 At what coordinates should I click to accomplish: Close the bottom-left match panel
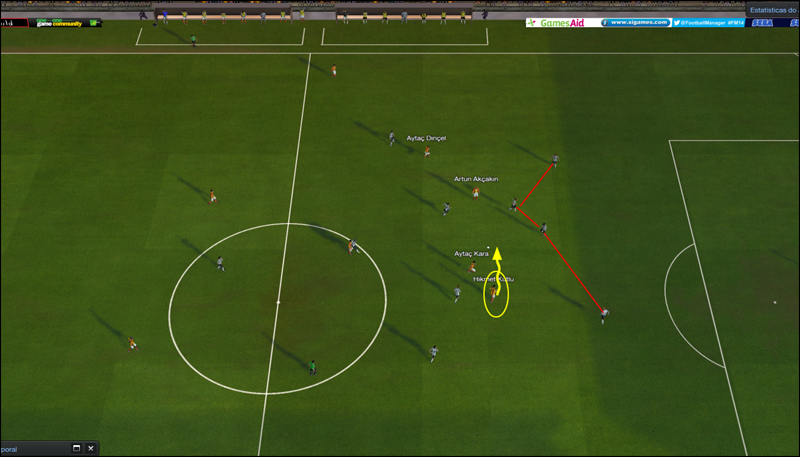coord(91,449)
